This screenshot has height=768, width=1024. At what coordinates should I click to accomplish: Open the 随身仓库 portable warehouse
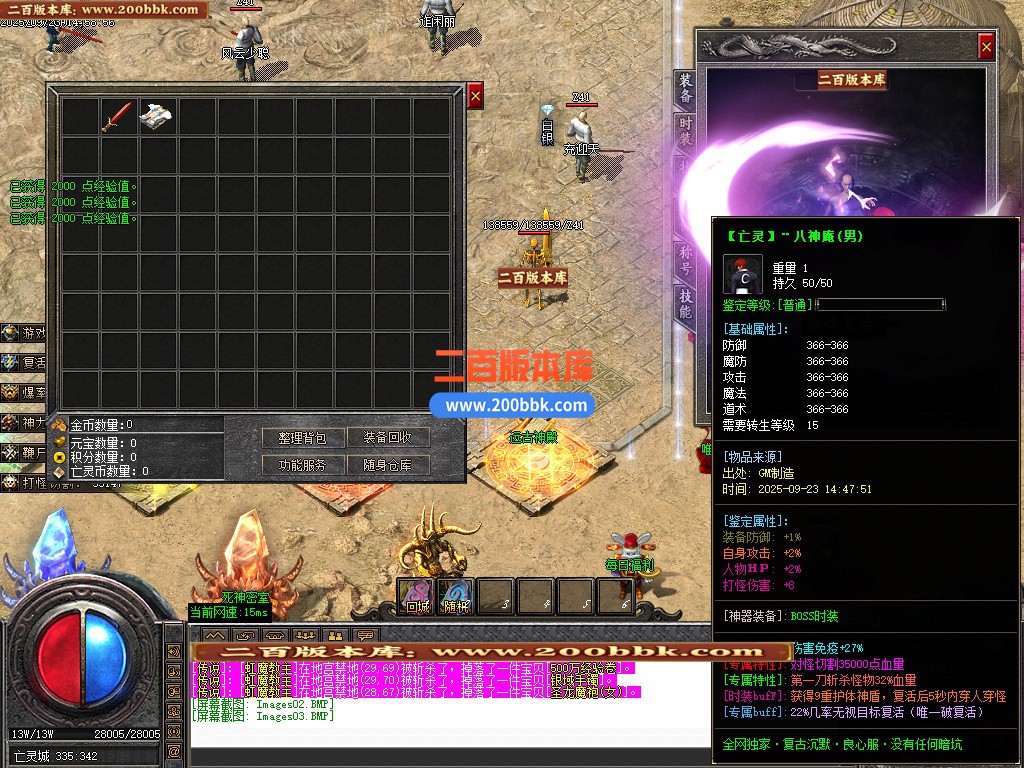click(395, 465)
